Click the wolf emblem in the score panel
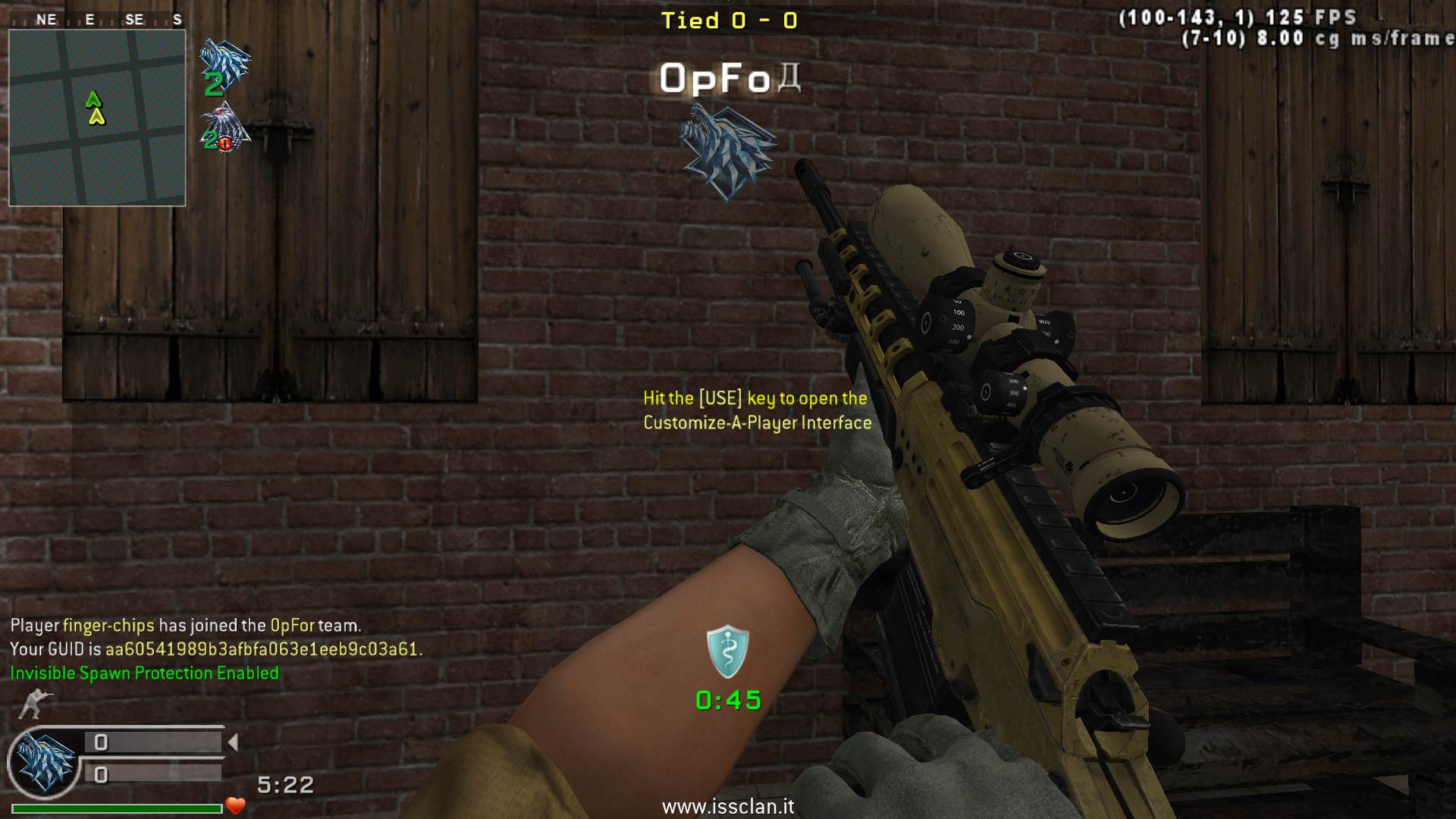Screen dimensions: 1456x819 point(45,762)
